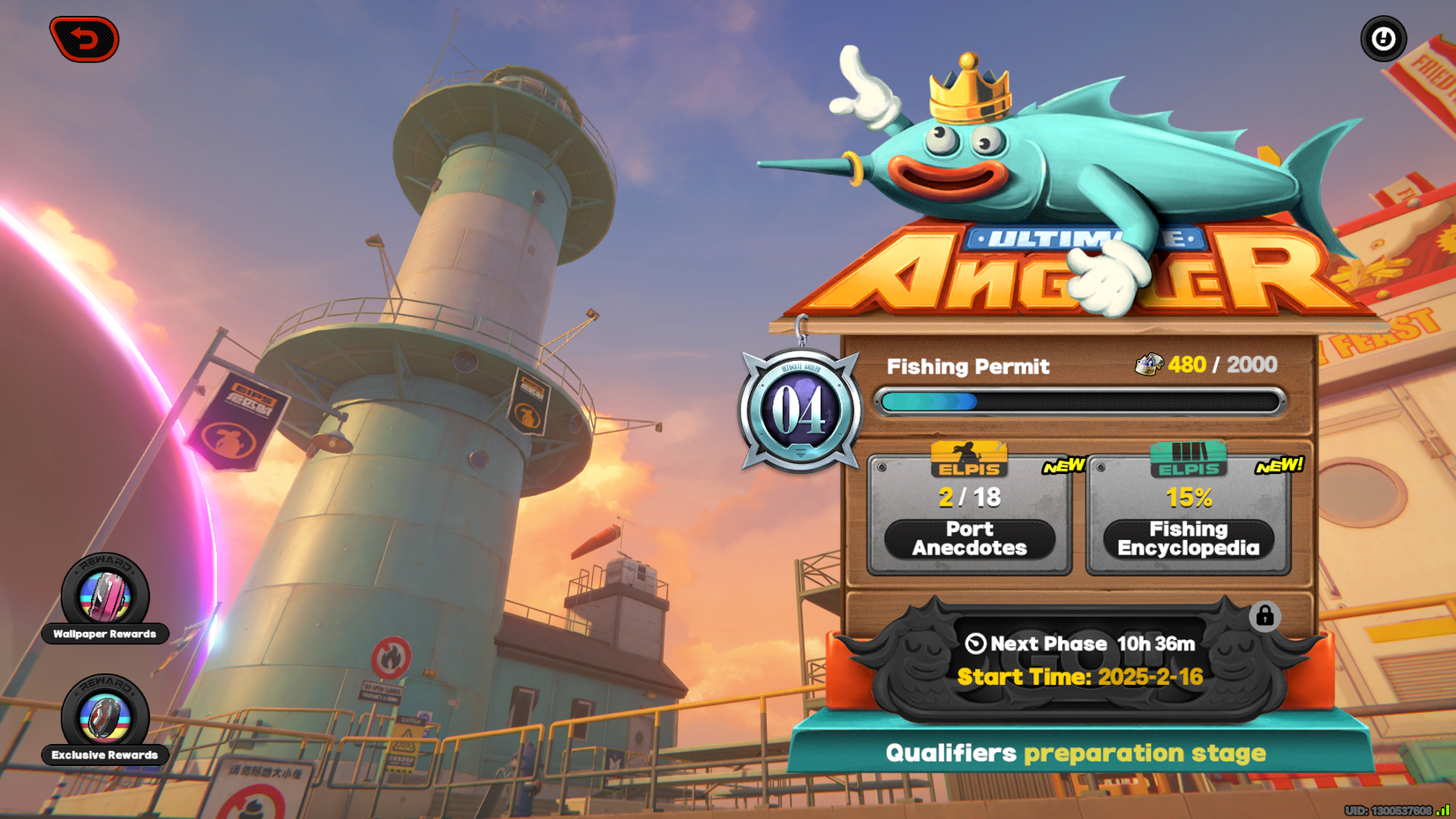Open the Fishing Encyclopedia panel
The height and width of the screenshot is (819, 1456).
tap(1190, 537)
